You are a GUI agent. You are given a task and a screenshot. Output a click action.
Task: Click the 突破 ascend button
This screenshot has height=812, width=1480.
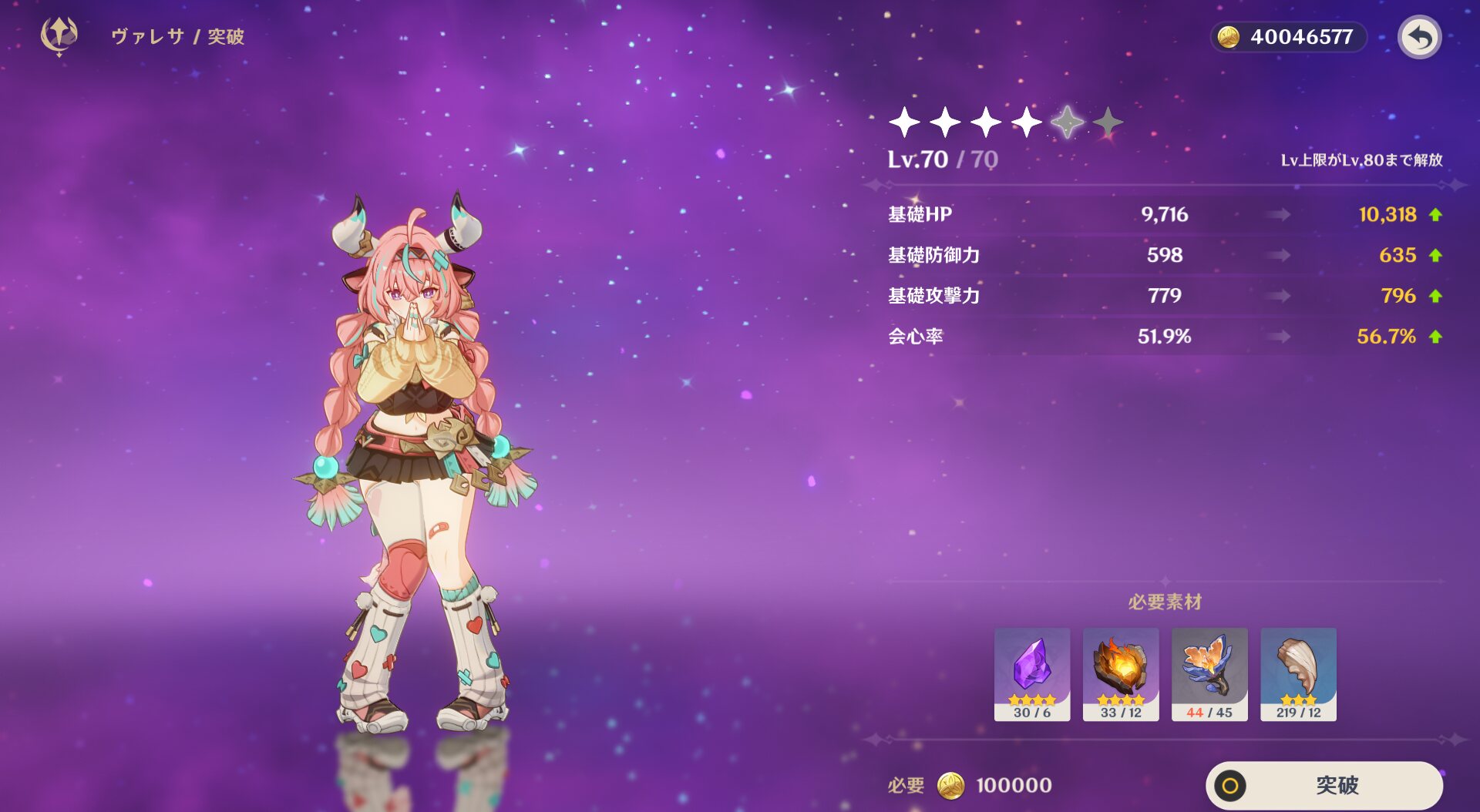point(1324,785)
